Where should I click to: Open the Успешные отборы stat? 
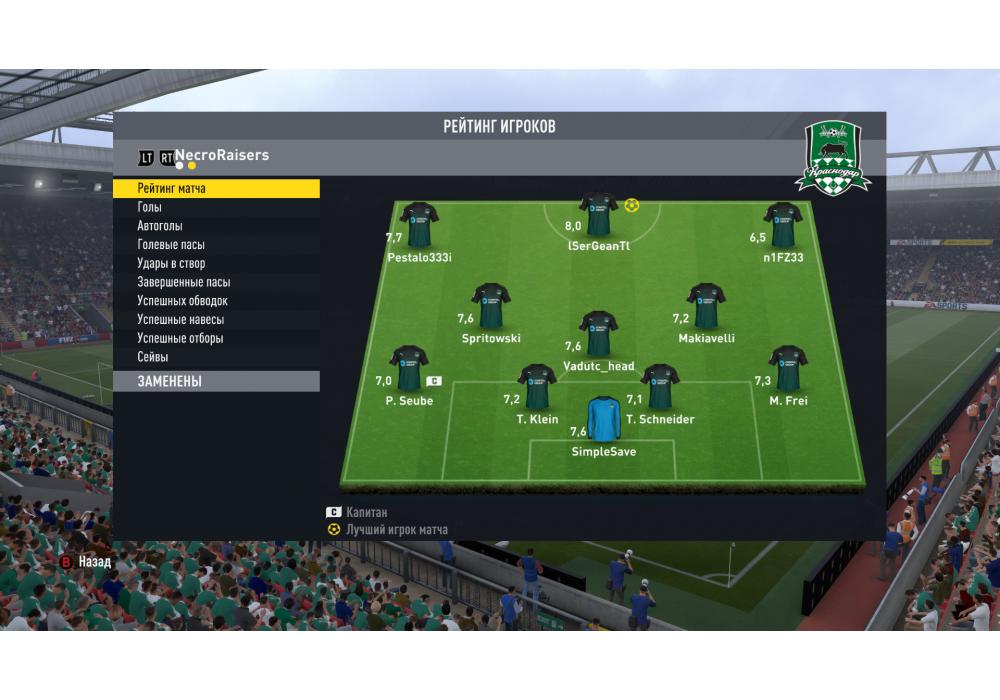click(216, 338)
